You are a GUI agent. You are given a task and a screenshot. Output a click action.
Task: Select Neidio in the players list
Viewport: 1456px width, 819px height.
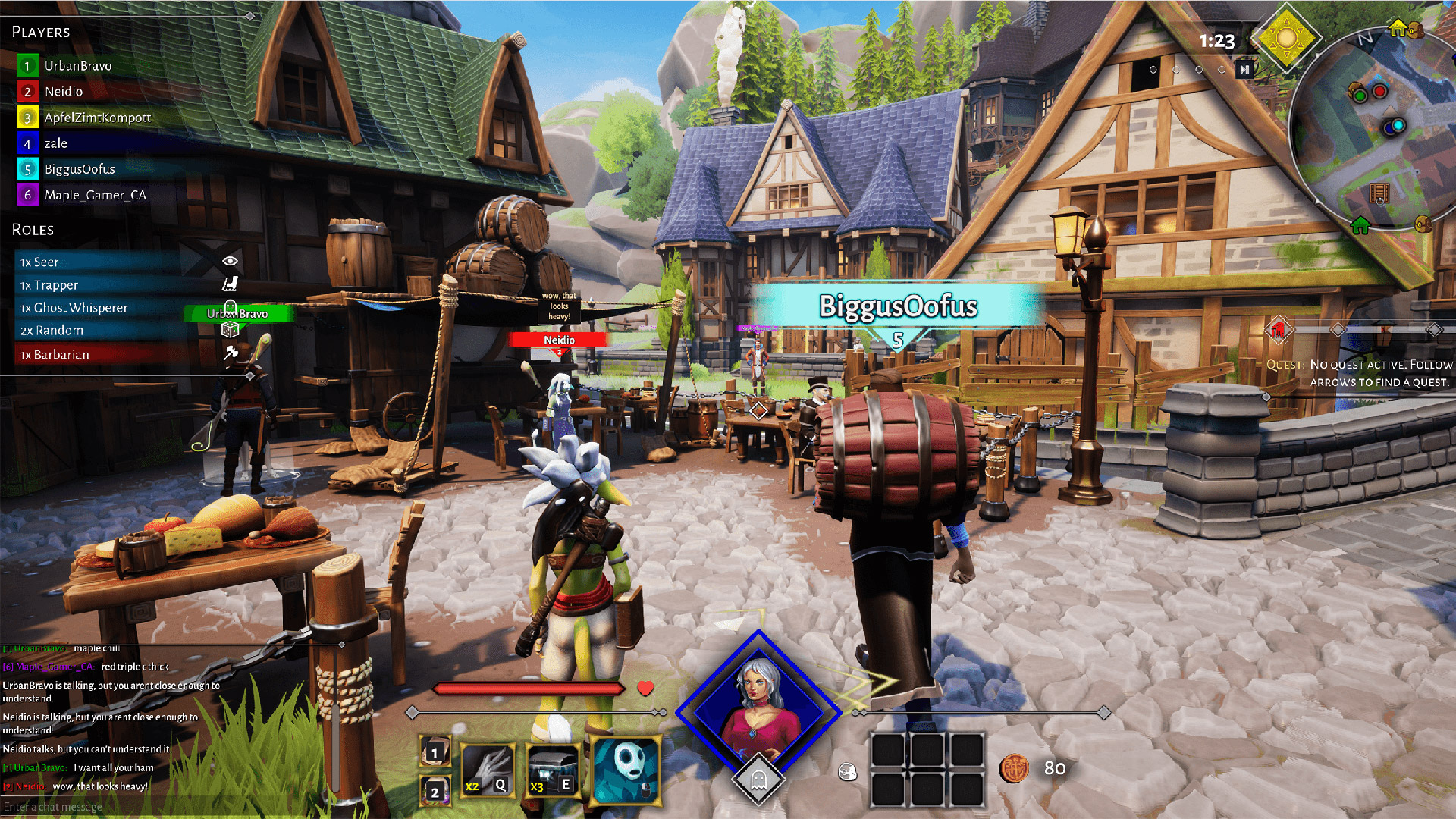pyautogui.click(x=63, y=92)
